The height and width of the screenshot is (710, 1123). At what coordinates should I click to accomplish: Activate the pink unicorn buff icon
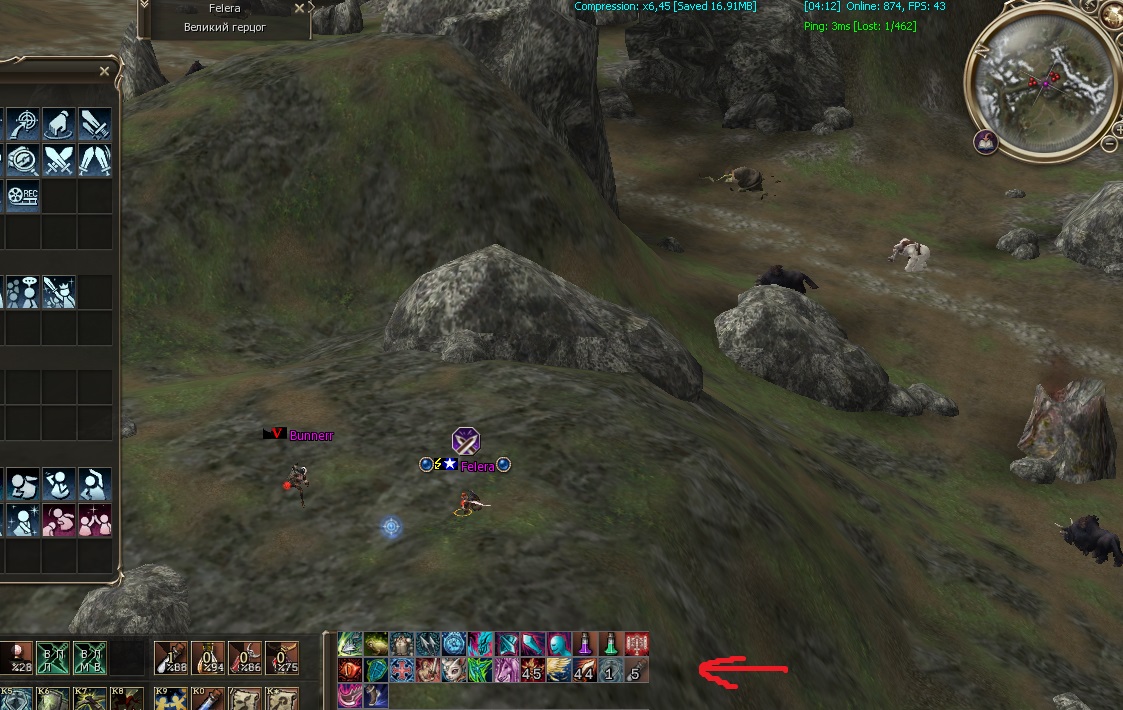507,669
